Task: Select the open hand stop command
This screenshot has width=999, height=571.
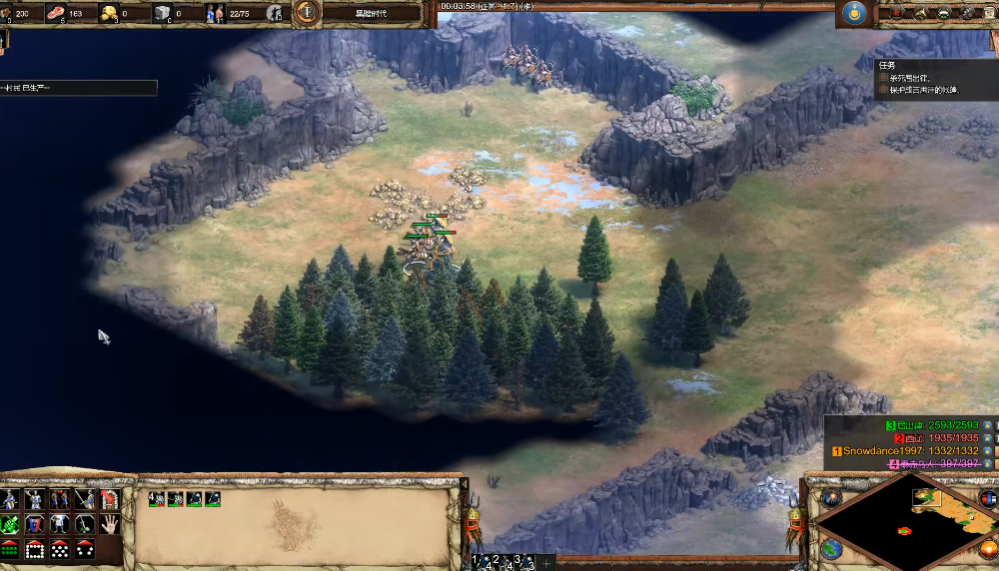Action: click(109, 523)
